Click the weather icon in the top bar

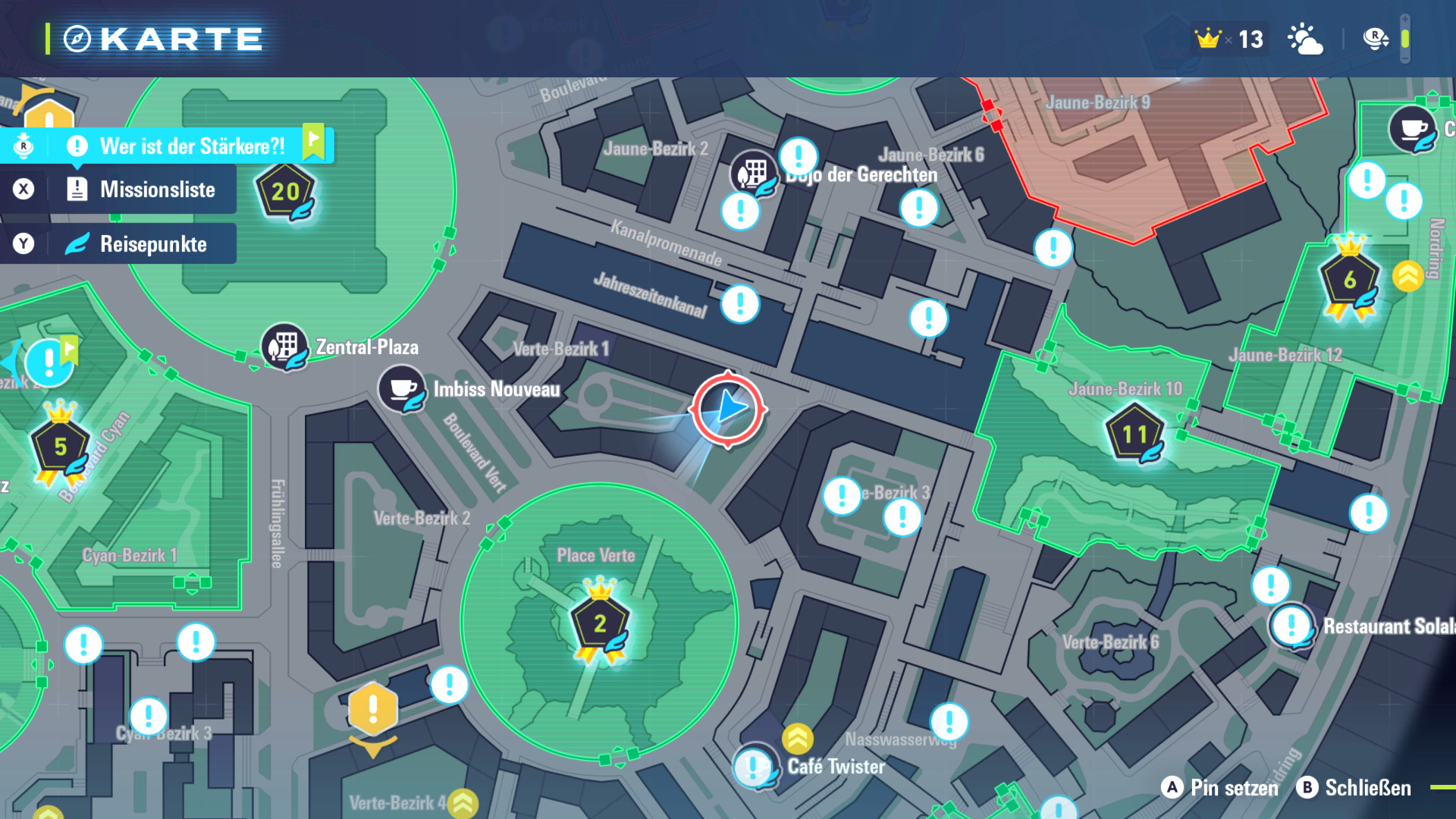(x=1305, y=39)
